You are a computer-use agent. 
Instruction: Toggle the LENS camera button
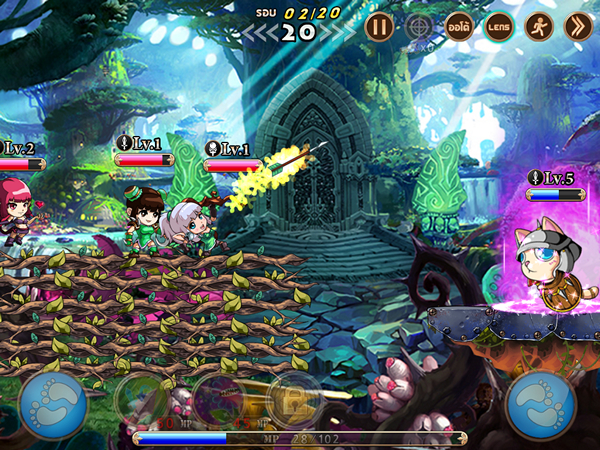[x=499, y=26]
